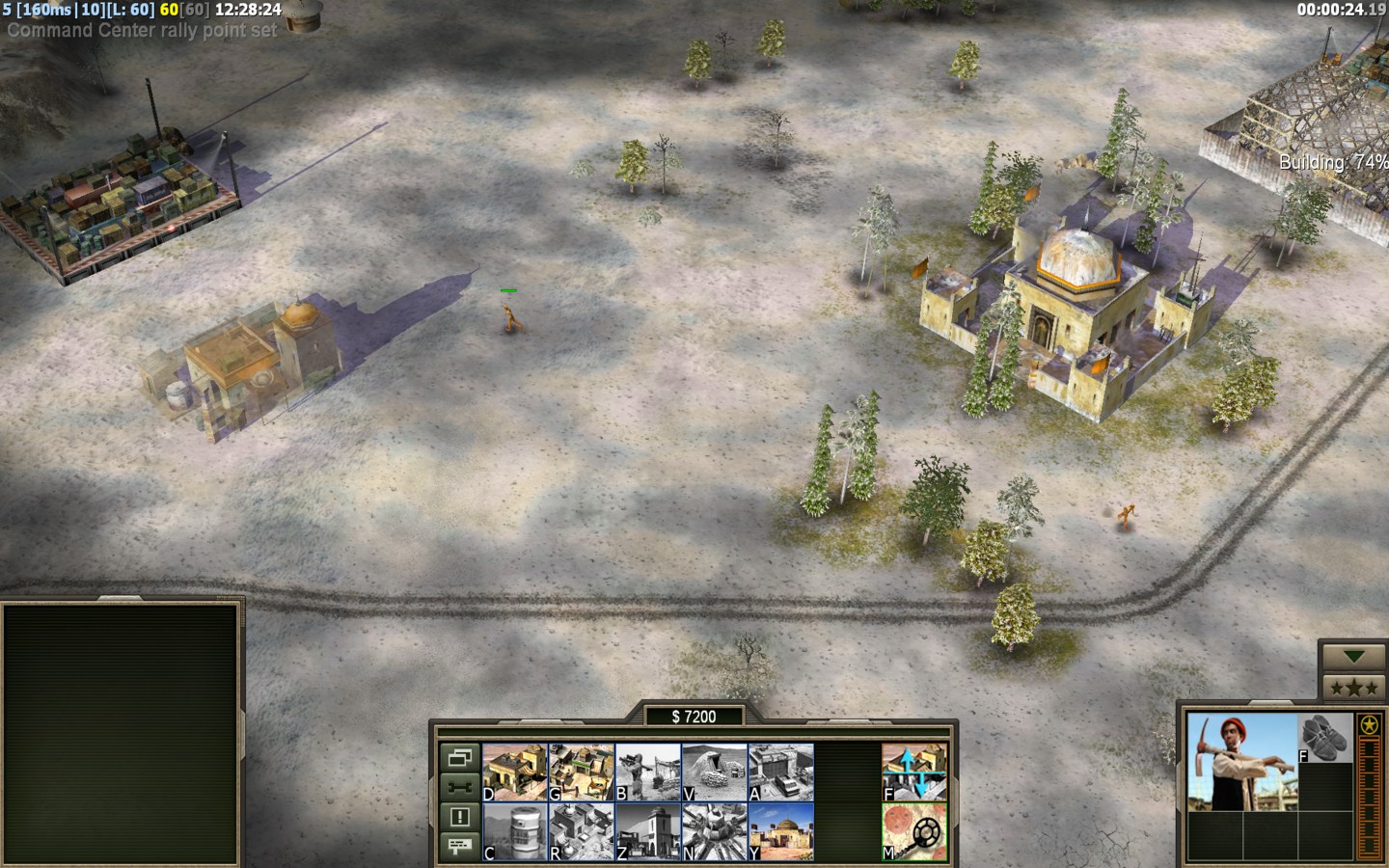Select the Tunnel Network build icon

[714, 772]
